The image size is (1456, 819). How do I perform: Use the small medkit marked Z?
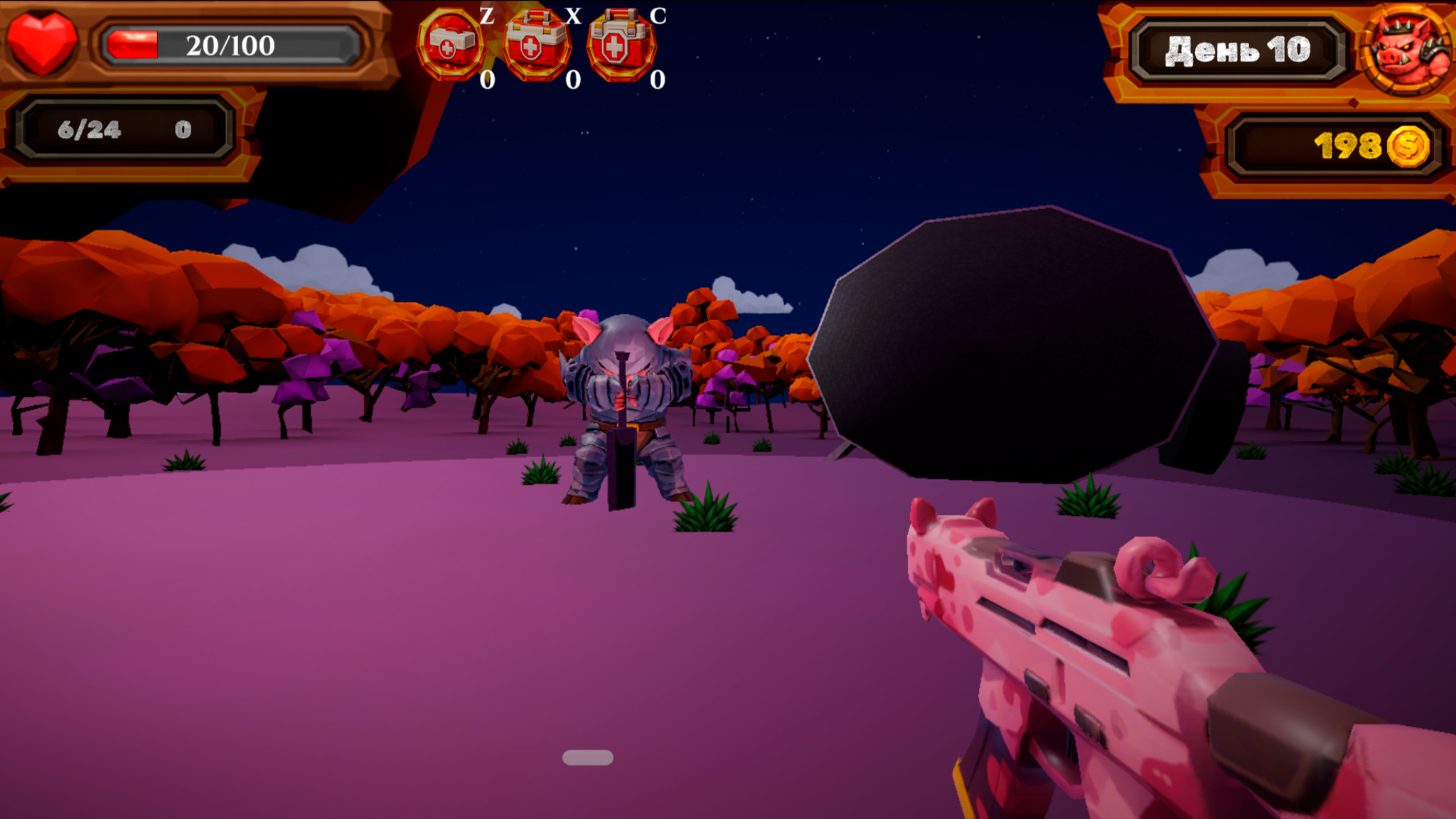(450, 45)
